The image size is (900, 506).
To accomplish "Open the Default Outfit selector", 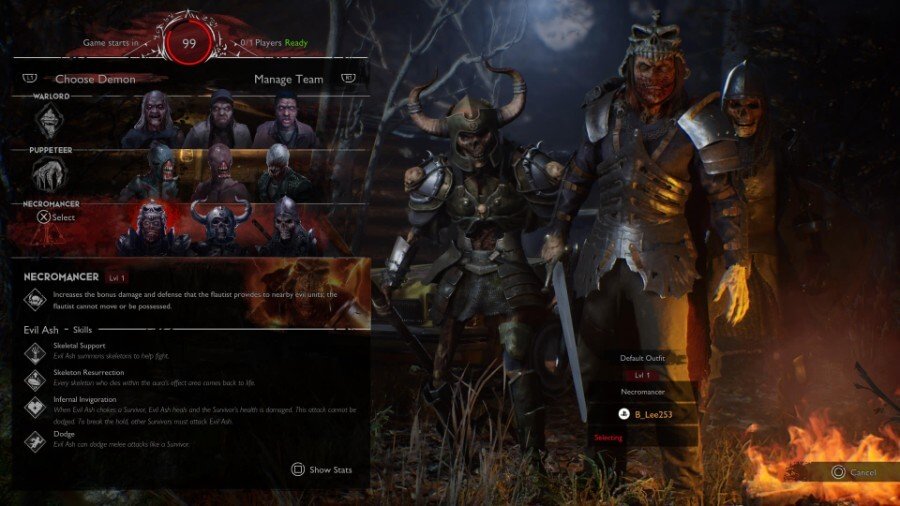I will [641, 357].
